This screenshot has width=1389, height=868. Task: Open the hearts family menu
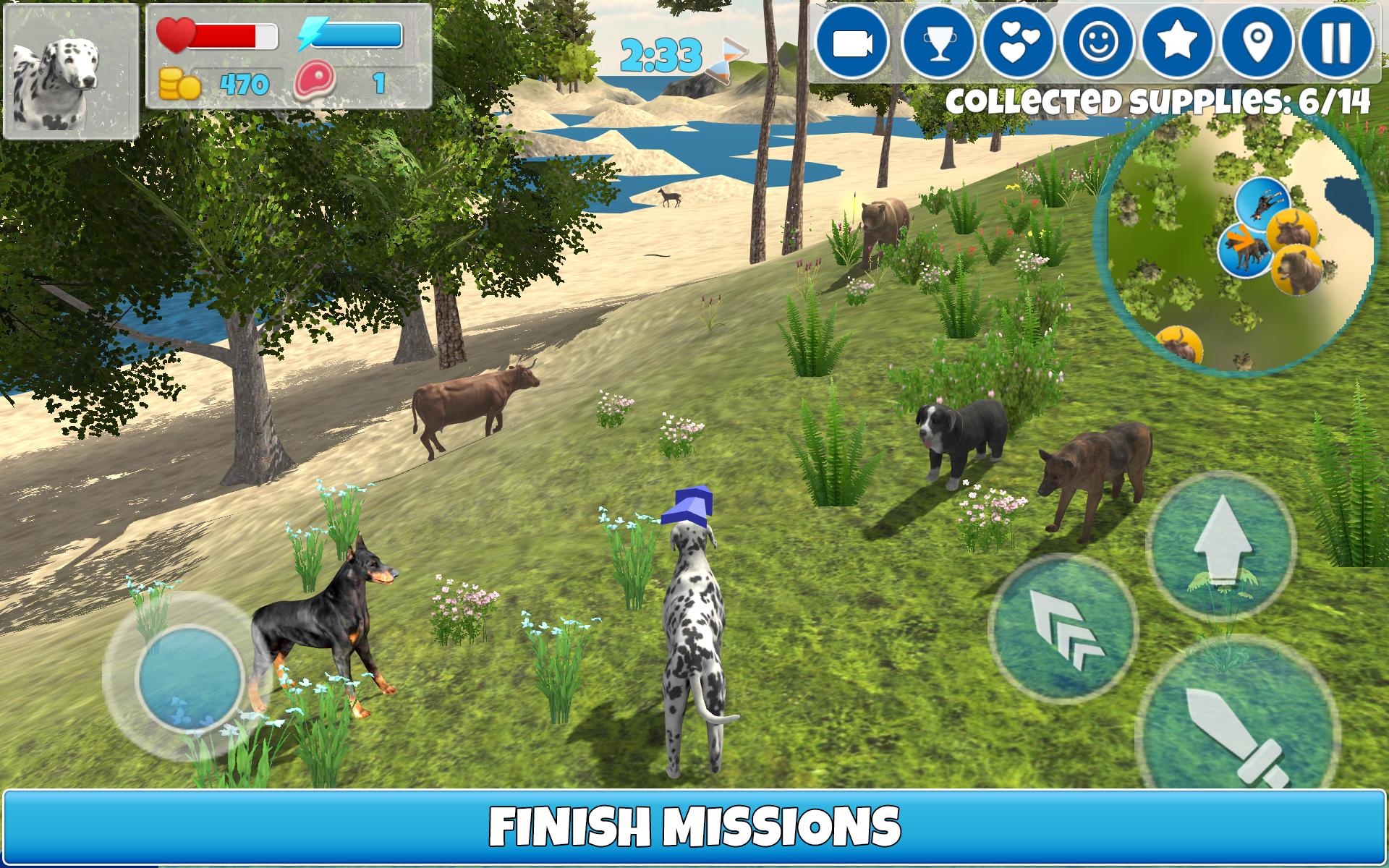1017,43
